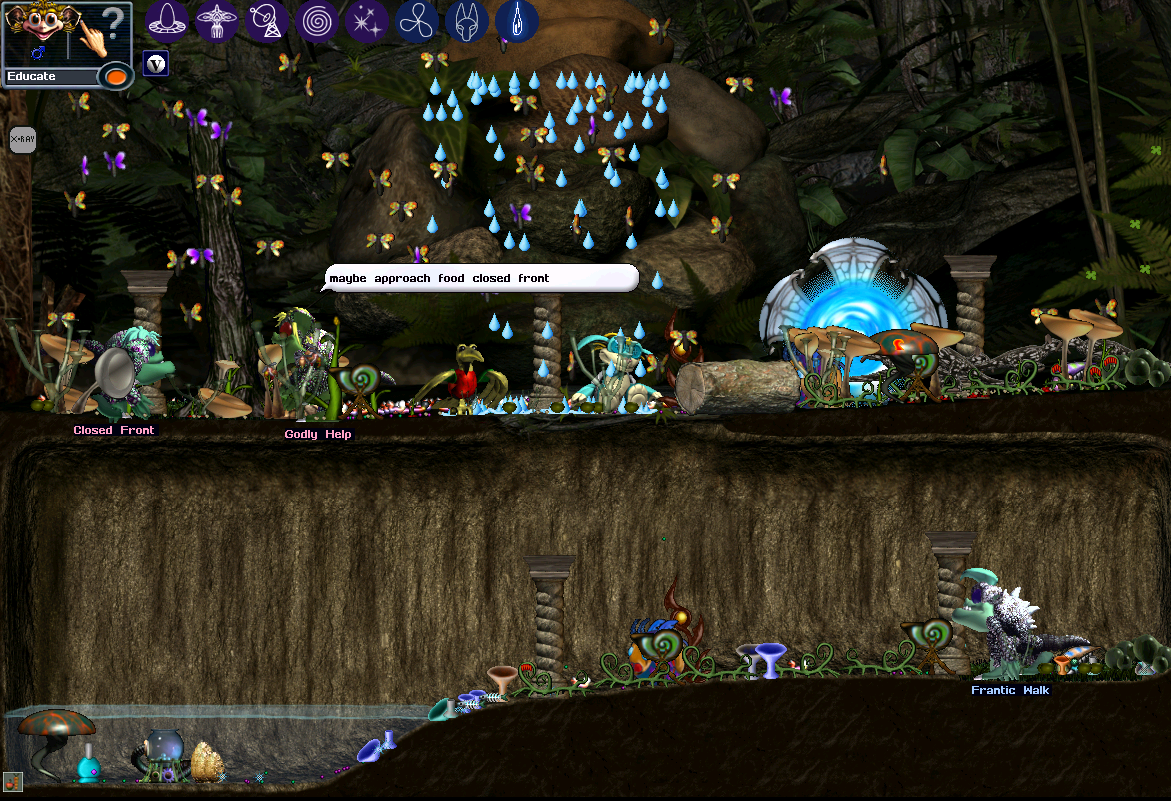Open the apple and carrot food icon
Screen dimensions: 1171x801
[12, 782]
